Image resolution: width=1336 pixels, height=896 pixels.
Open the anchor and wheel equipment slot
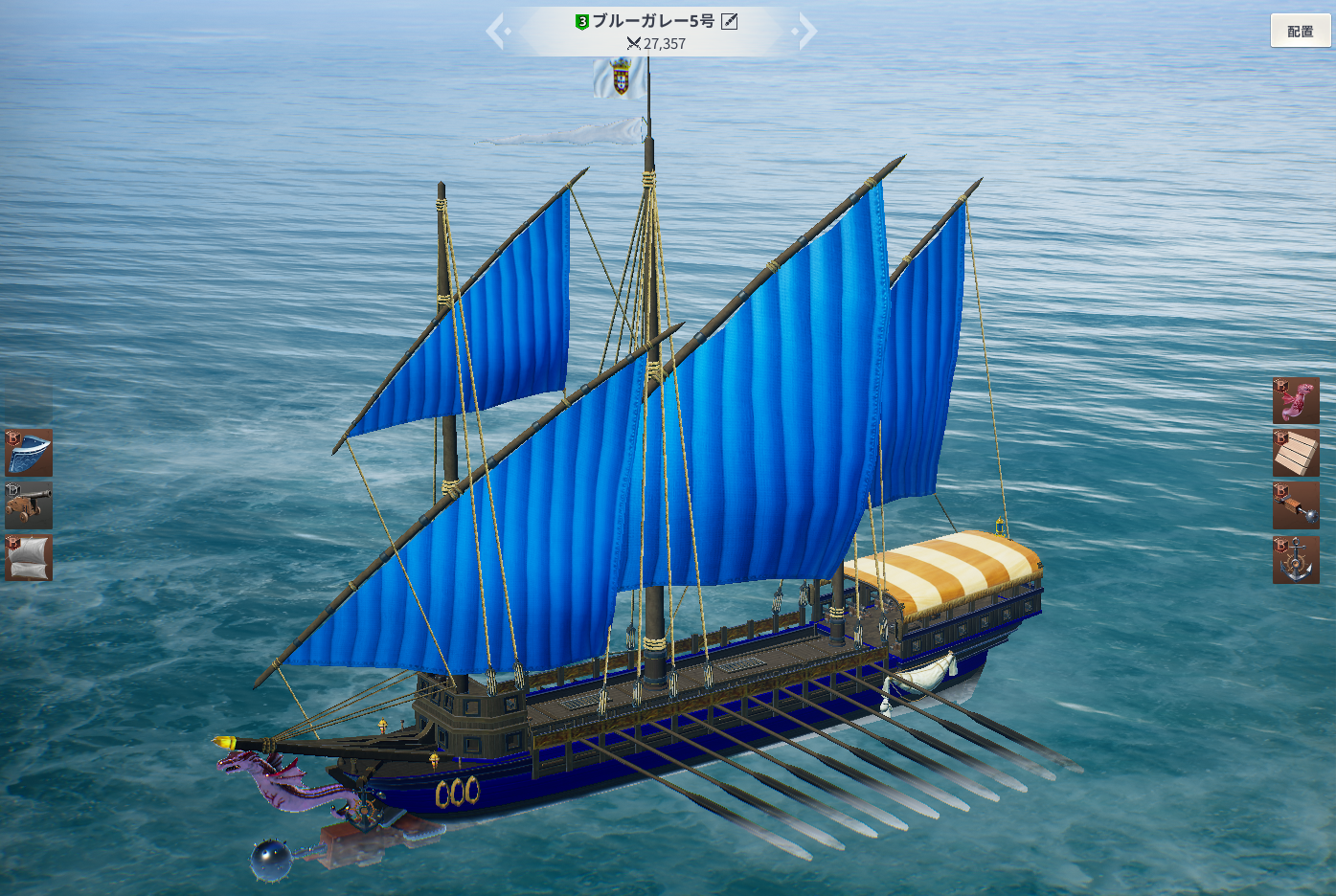[x=1296, y=560]
